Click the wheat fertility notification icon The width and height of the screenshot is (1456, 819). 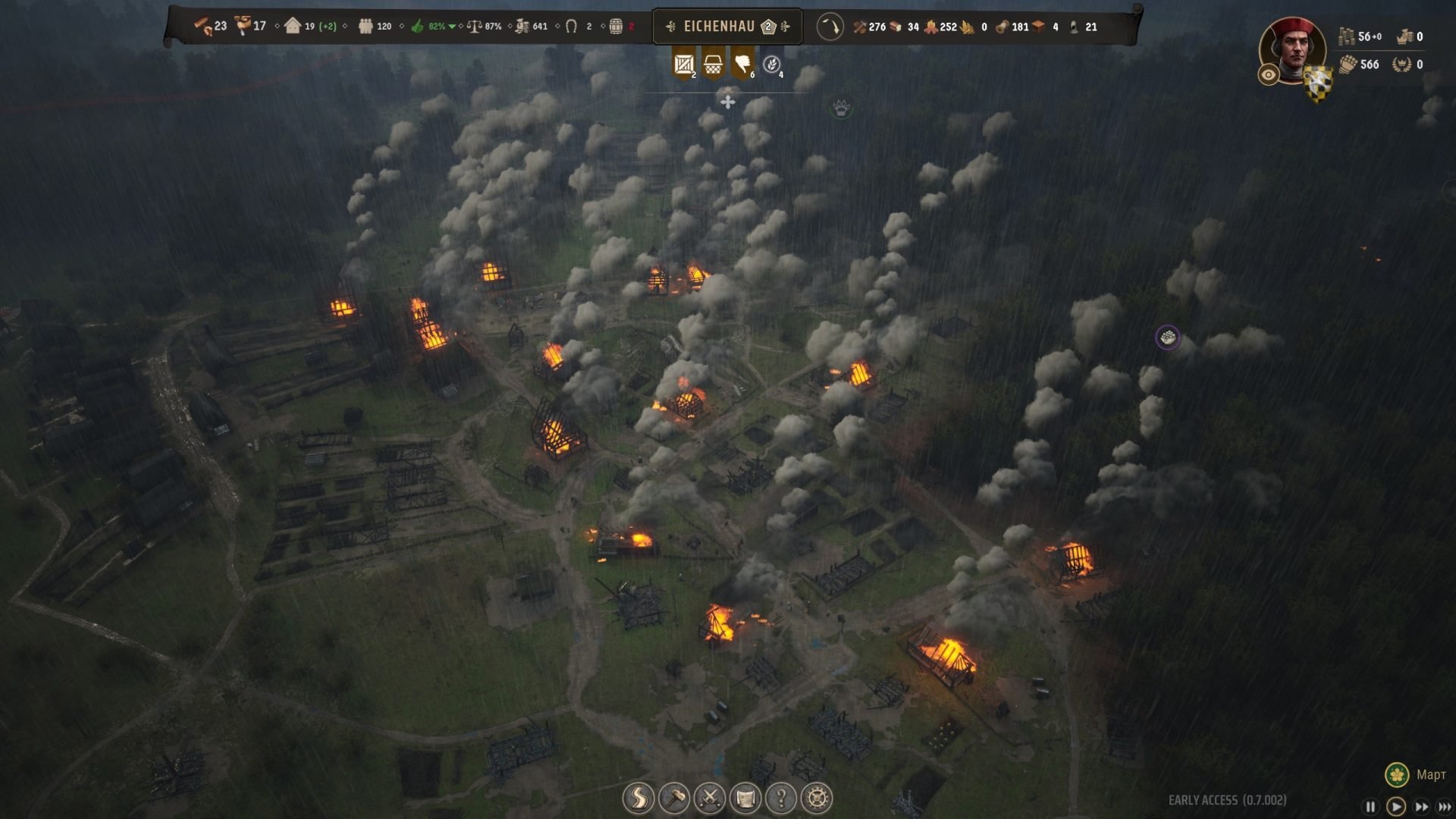pyautogui.click(x=772, y=64)
